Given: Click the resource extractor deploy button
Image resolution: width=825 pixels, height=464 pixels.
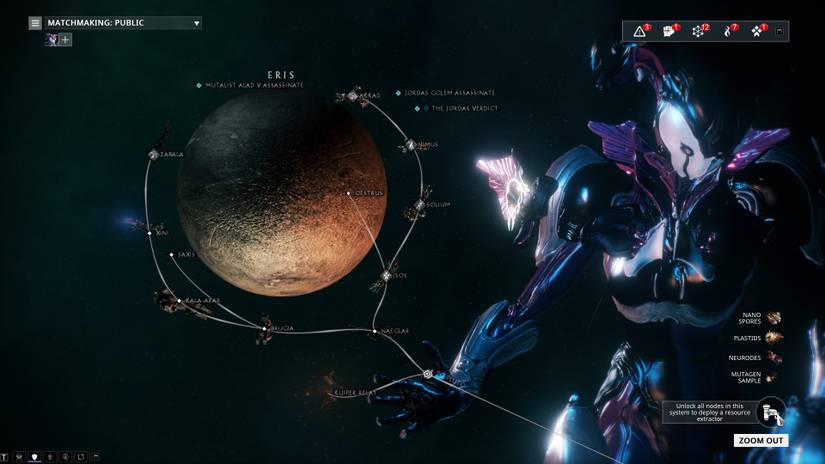Looking at the screenshot, I should [770, 412].
